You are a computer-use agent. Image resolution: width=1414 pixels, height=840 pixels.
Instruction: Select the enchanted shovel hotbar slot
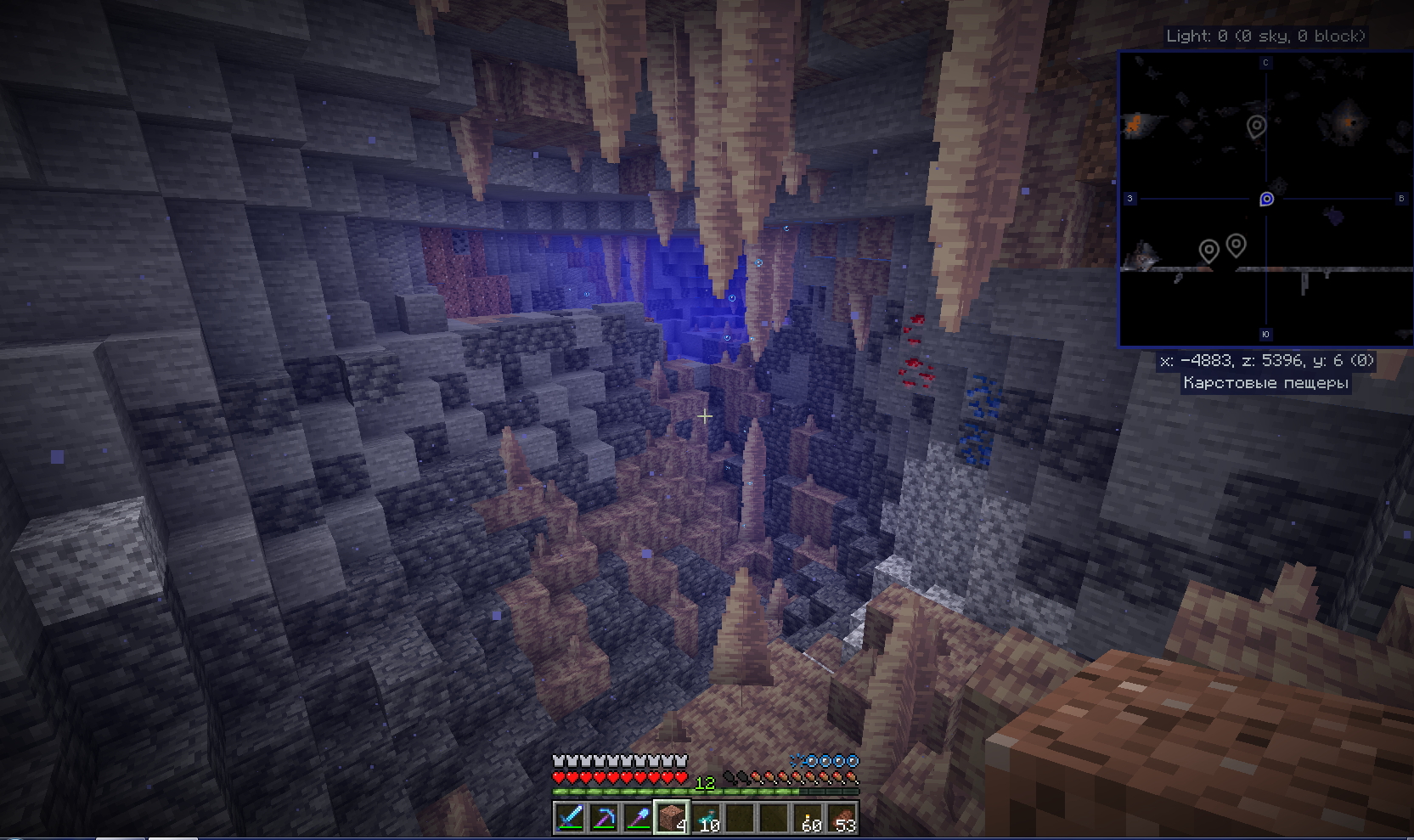click(638, 818)
